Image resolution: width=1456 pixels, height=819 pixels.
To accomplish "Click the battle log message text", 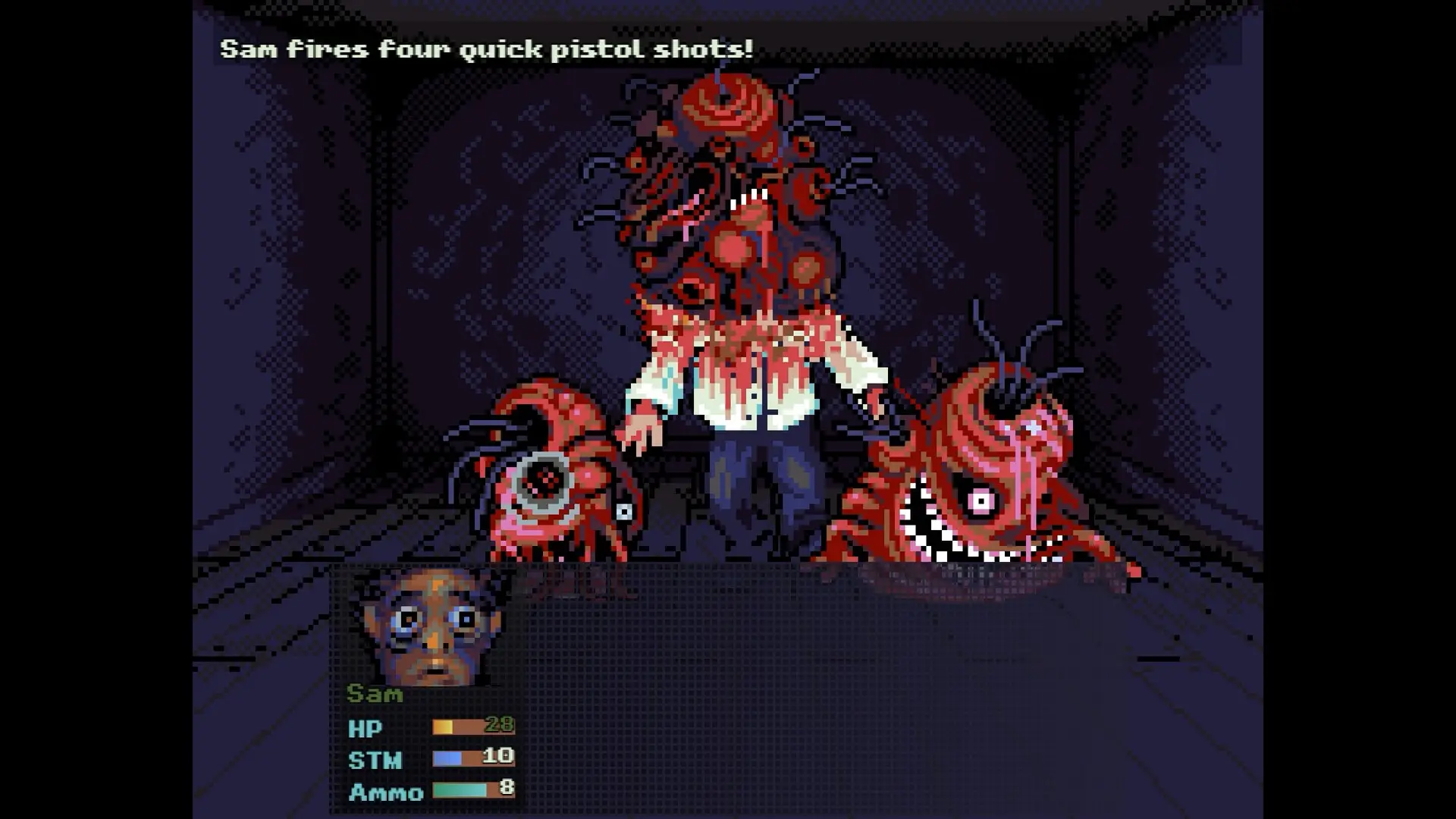I will coord(485,49).
